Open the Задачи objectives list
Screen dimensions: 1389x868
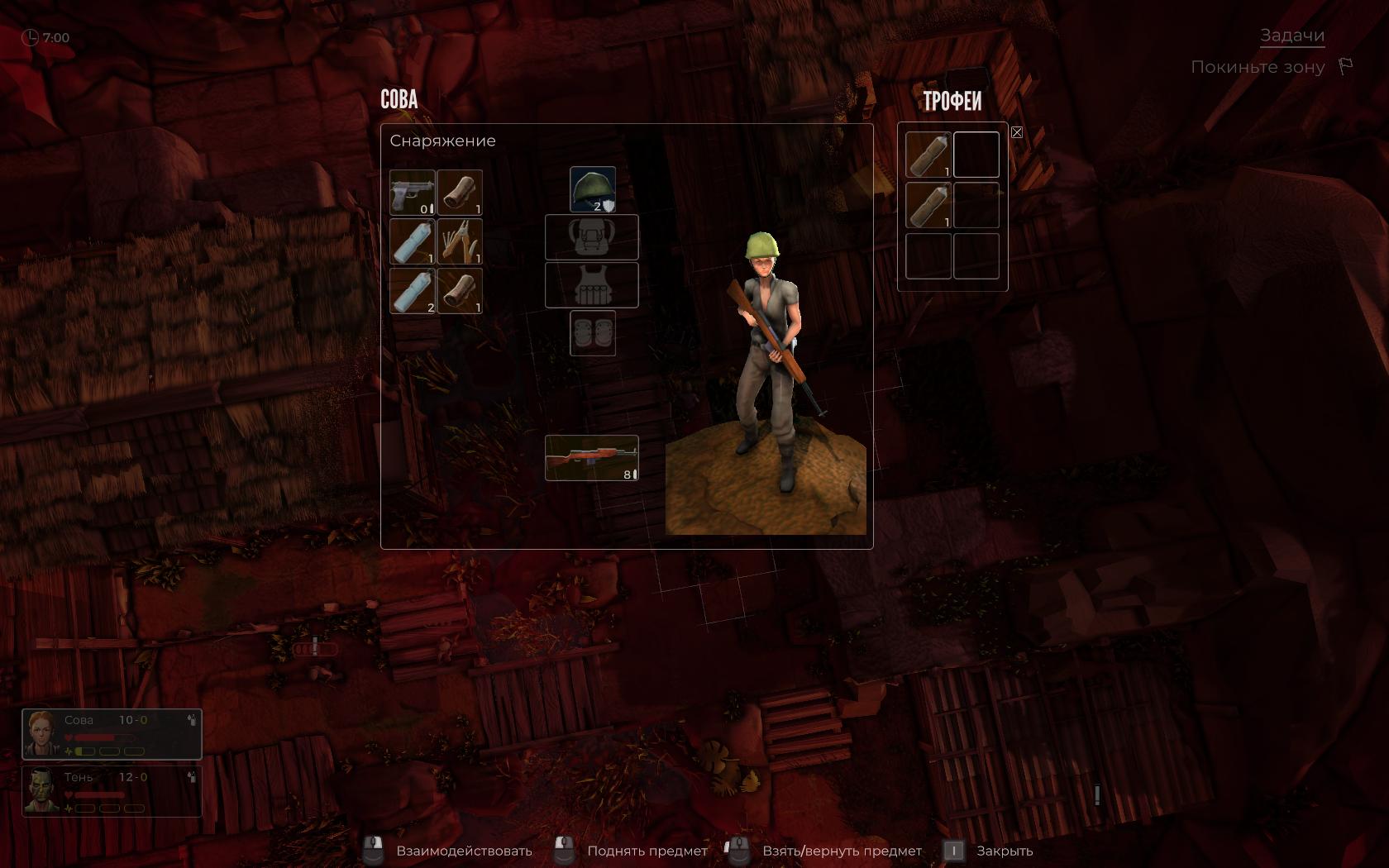tap(1291, 36)
